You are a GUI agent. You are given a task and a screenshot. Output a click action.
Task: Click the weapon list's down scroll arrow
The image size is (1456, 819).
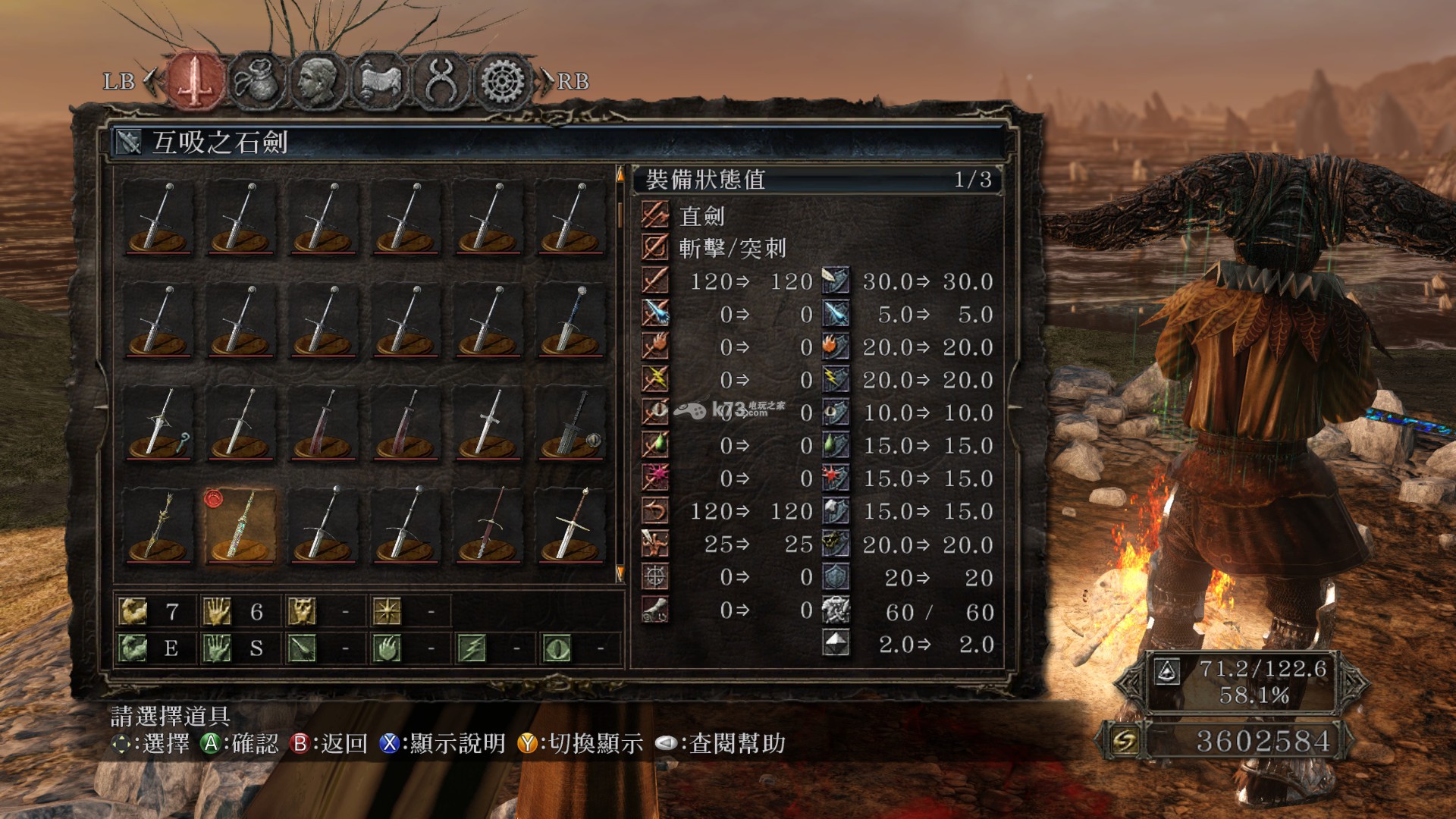620,573
